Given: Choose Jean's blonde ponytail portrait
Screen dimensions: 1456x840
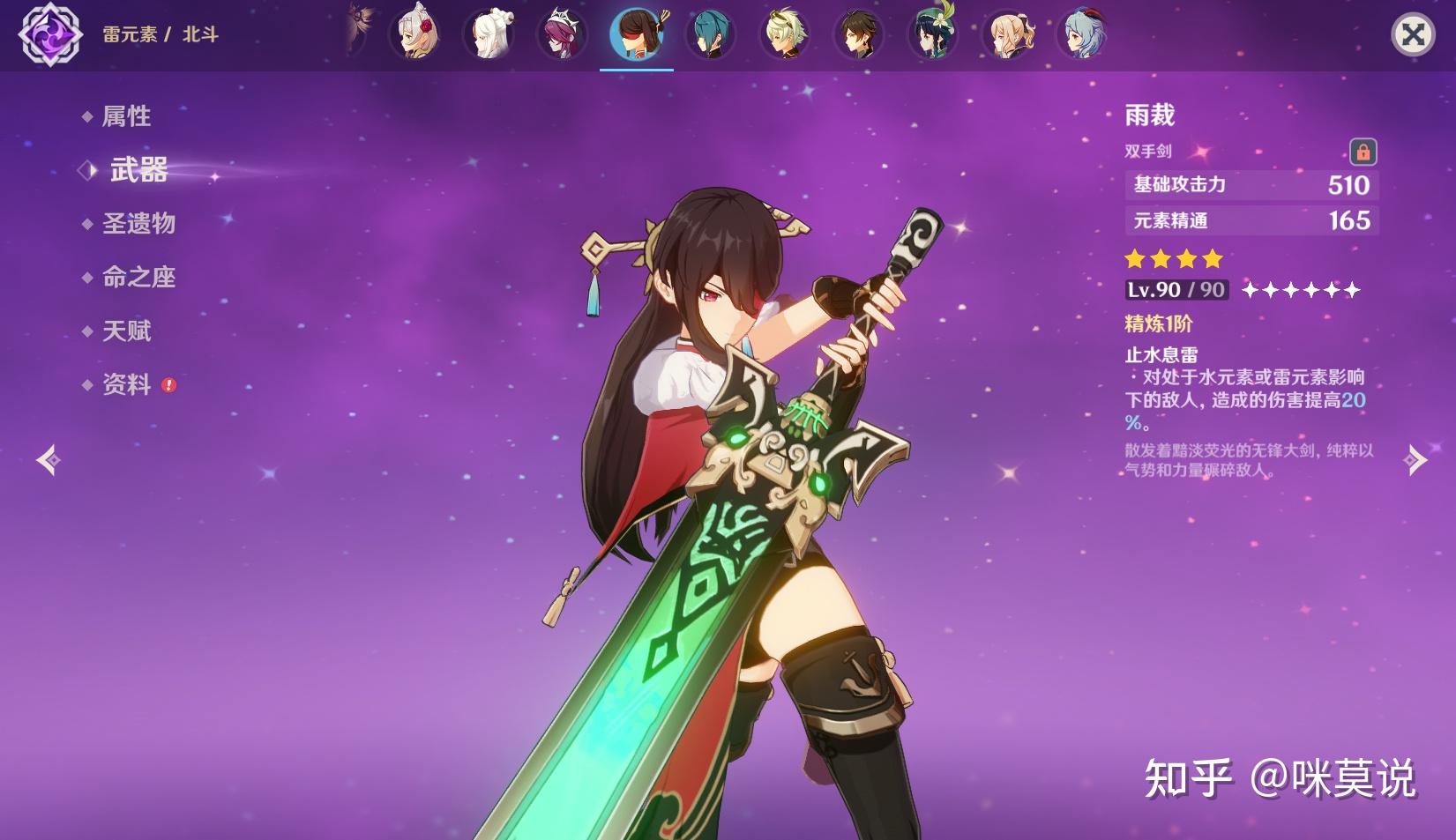Looking at the screenshot, I should point(1007,34).
